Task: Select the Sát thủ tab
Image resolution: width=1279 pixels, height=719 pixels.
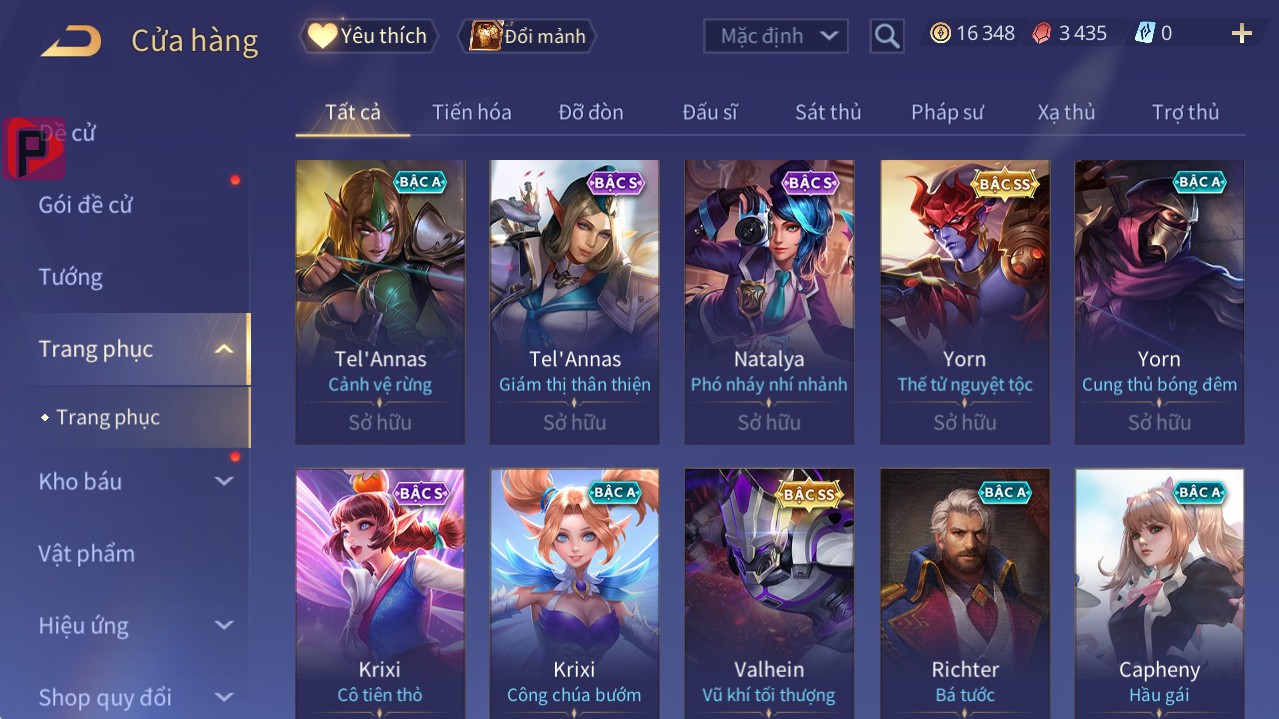Action: tap(827, 112)
